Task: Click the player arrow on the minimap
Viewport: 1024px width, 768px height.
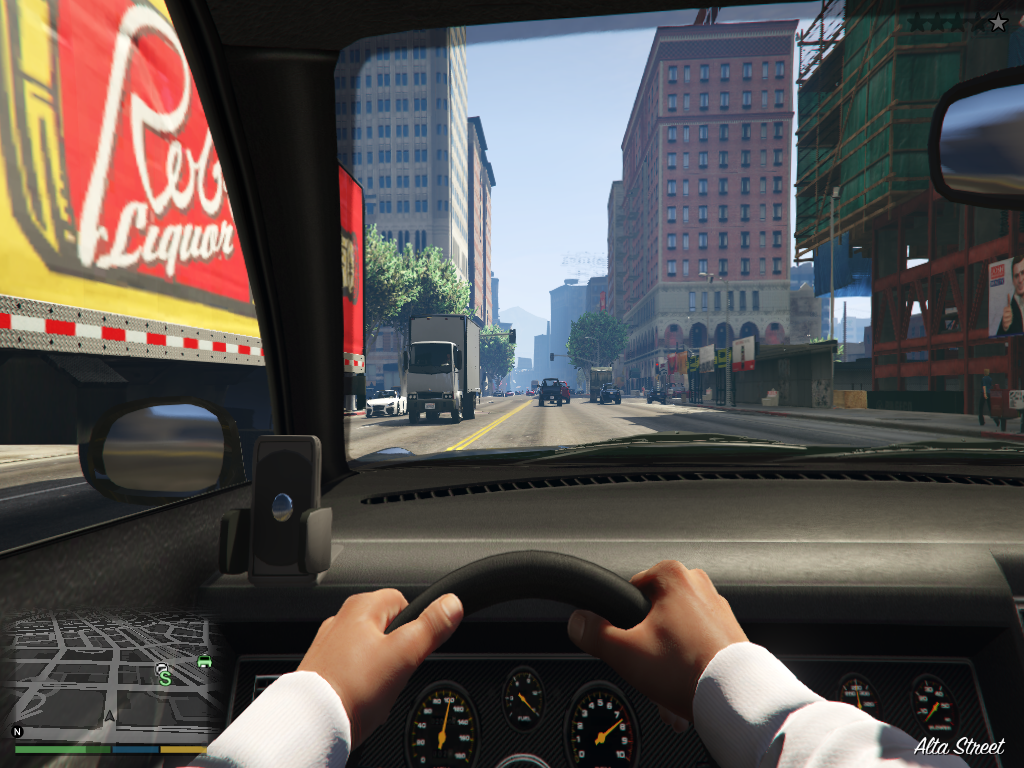Action: pyautogui.click(x=109, y=717)
